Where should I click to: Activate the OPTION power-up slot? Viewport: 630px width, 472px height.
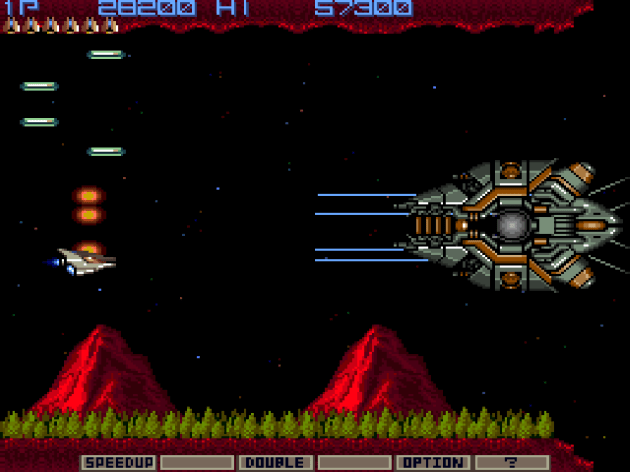(x=431, y=462)
